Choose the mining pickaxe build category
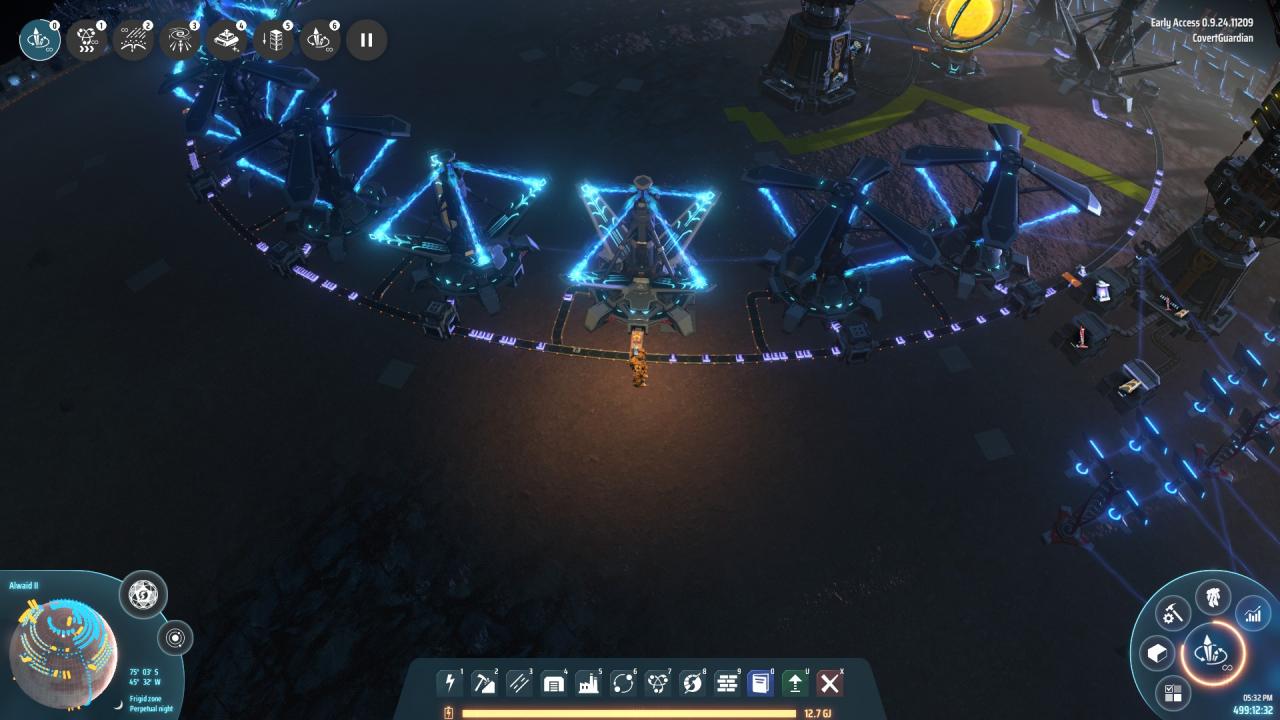 coord(484,683)
